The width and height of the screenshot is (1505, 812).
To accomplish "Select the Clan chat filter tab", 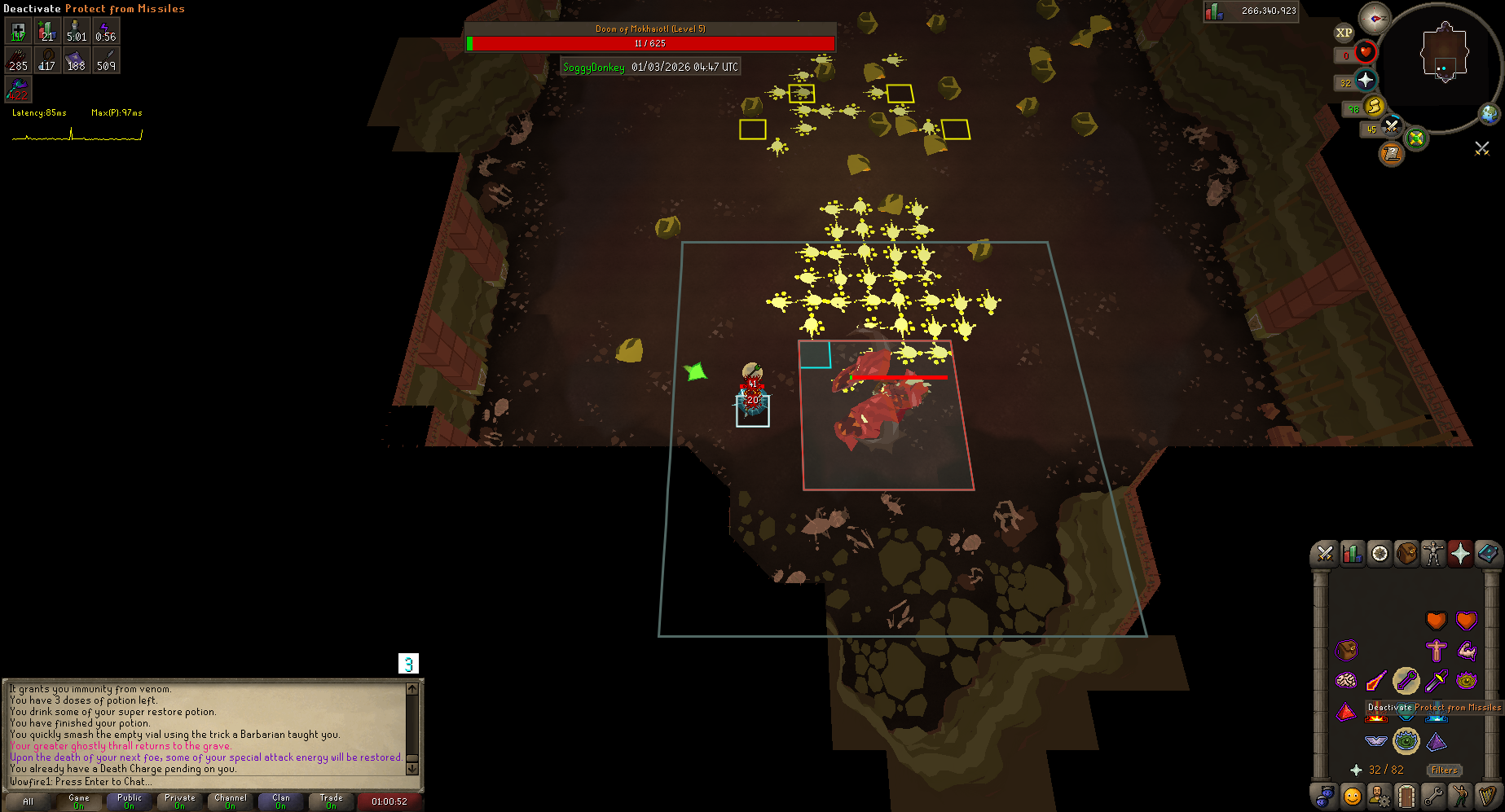I will click(x=280, y=801).
